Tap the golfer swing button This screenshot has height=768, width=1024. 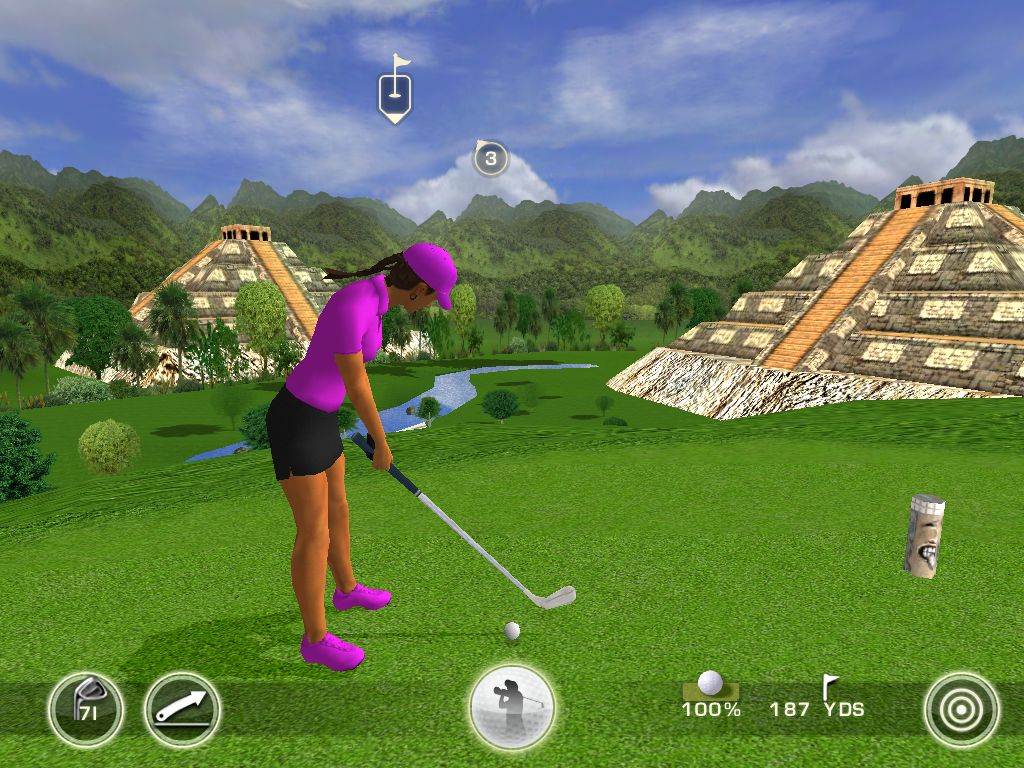[x=512, y=708]
